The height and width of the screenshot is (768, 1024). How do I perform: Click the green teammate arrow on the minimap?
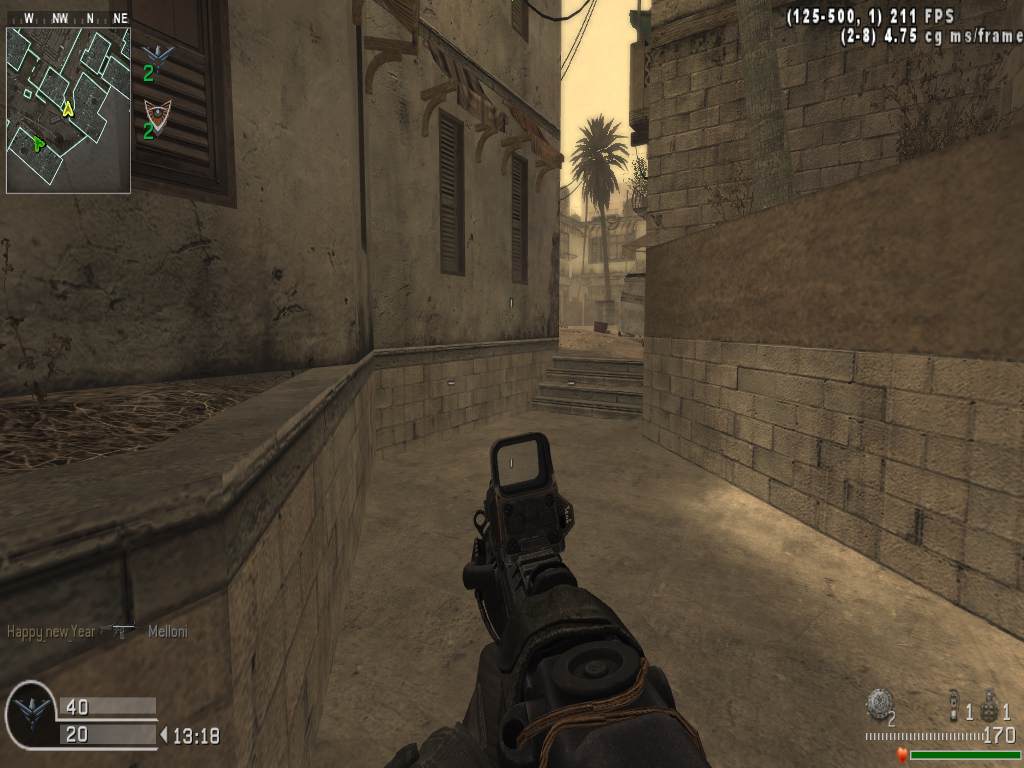pos(38,143)
